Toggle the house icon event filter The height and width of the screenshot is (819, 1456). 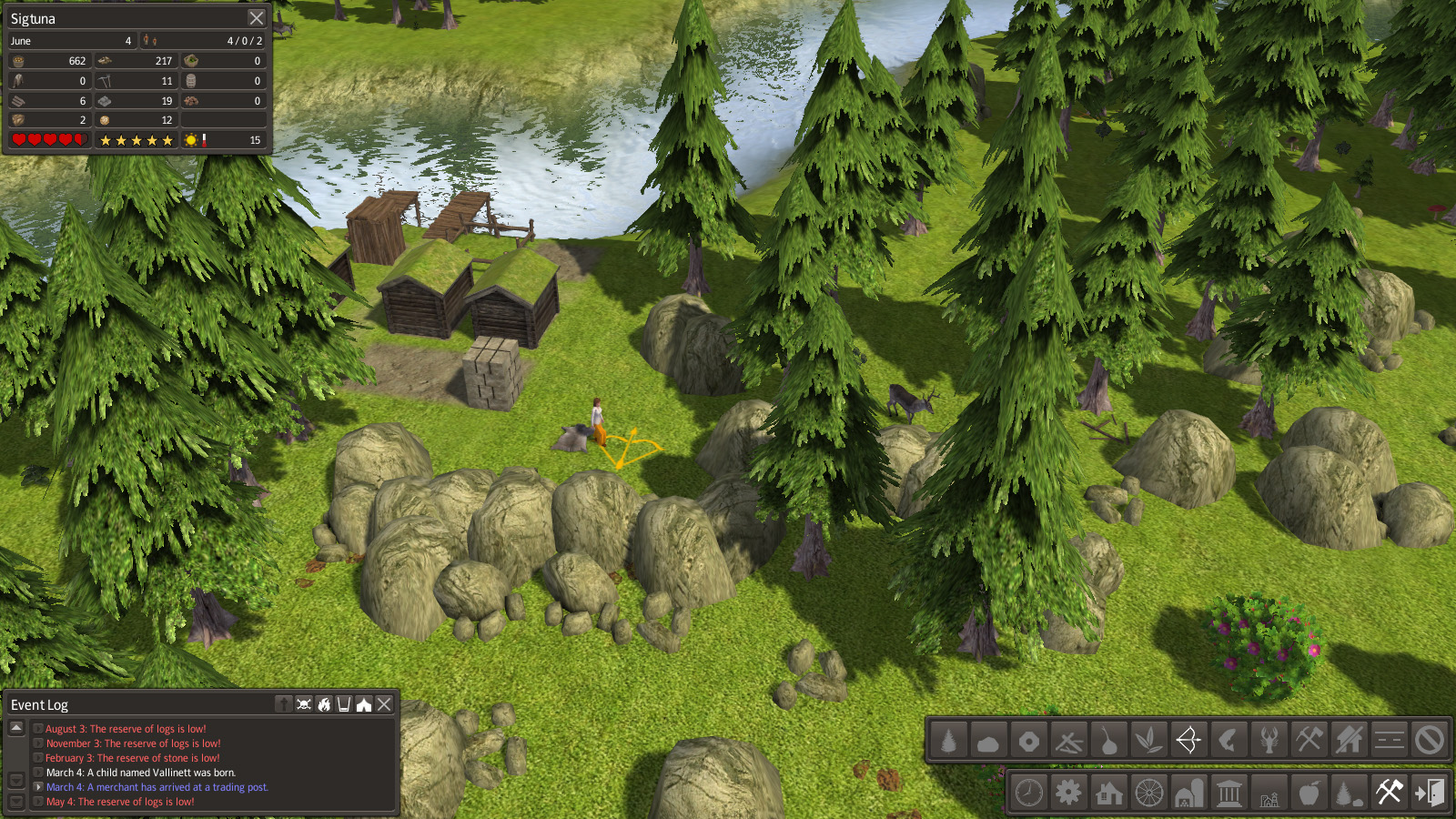364,704
